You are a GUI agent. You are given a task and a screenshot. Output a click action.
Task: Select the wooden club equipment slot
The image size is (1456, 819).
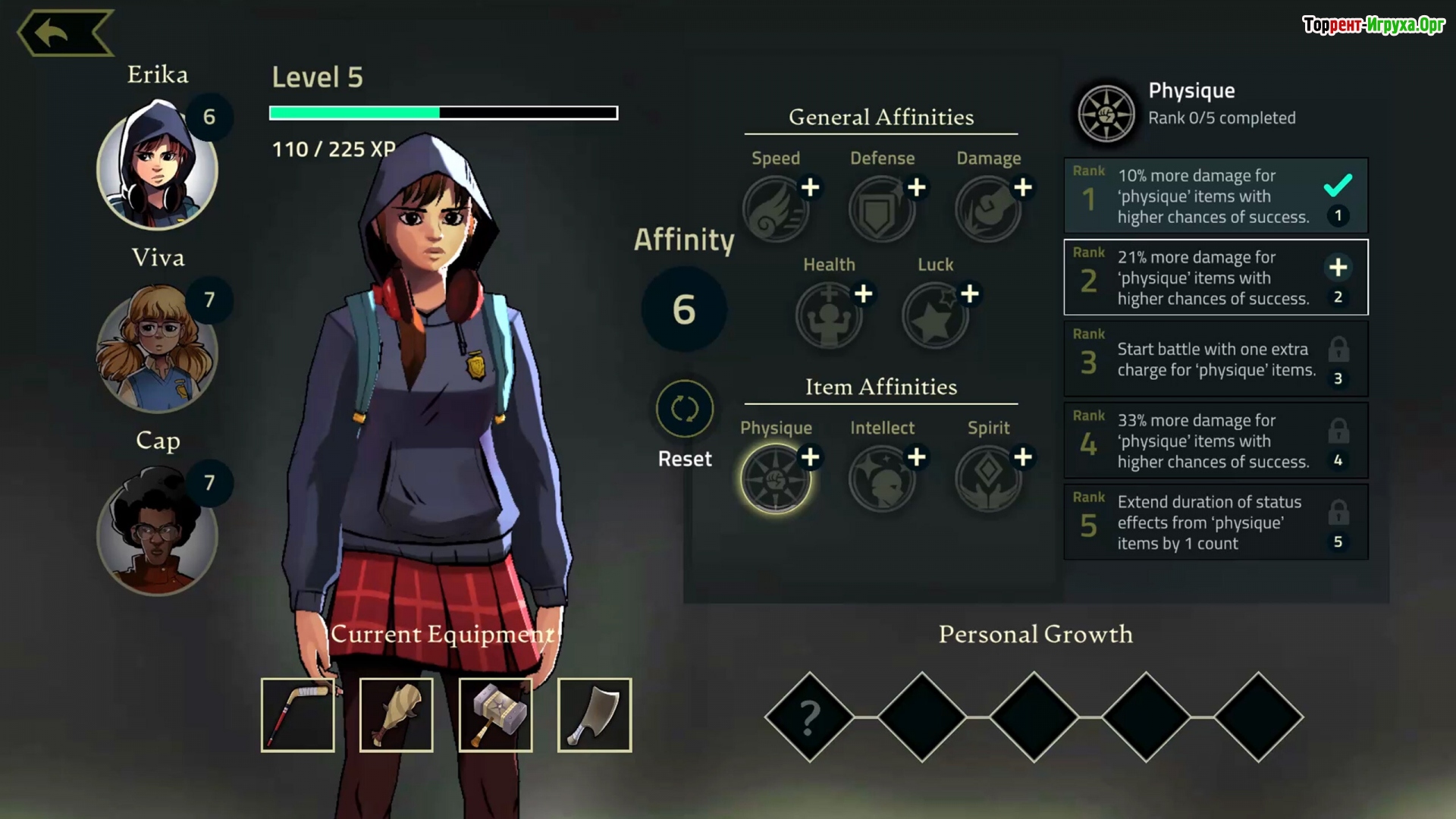(x=396, y=715)
